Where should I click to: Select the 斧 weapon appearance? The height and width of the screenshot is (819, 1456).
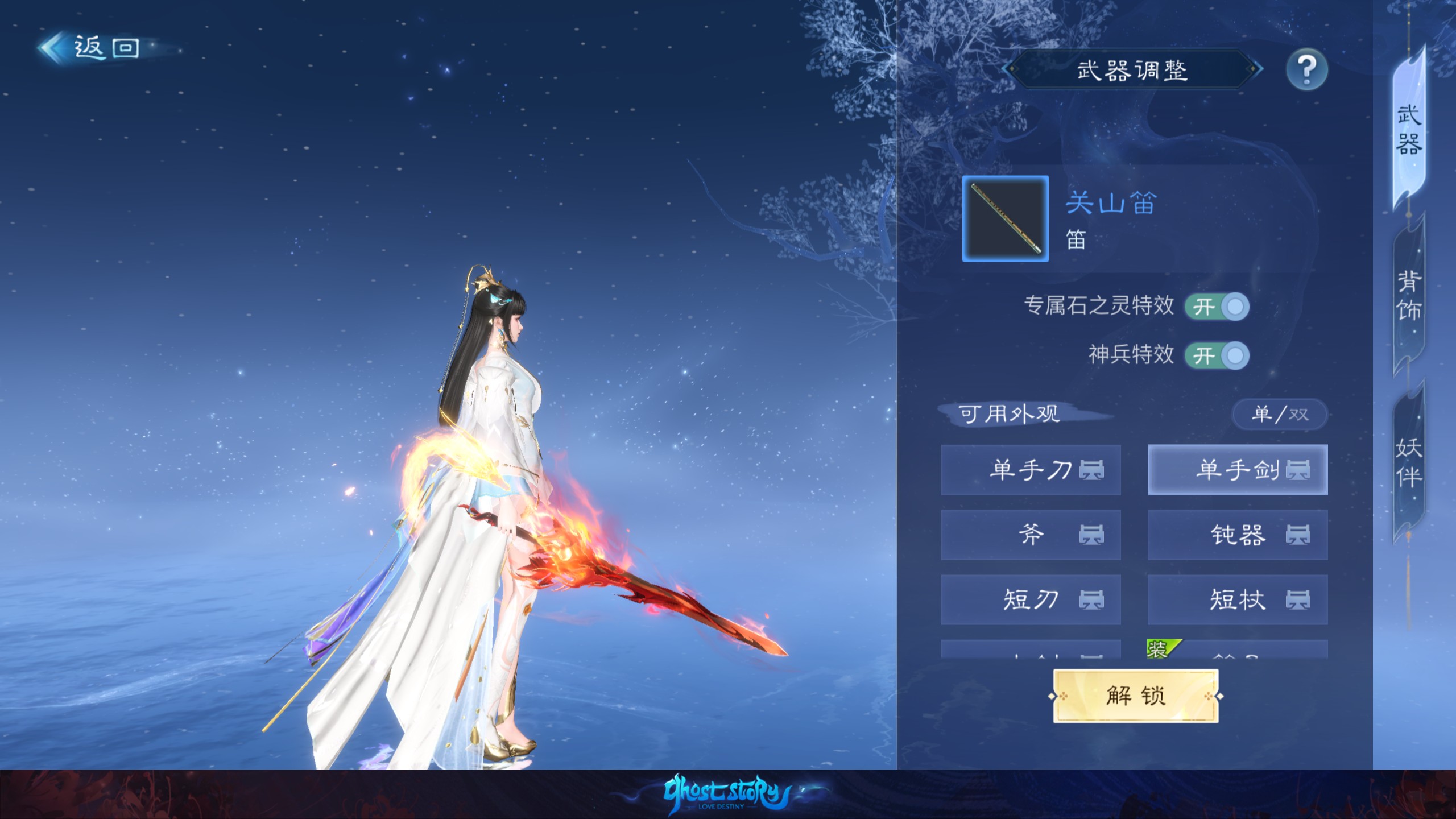click(1031, 535)
